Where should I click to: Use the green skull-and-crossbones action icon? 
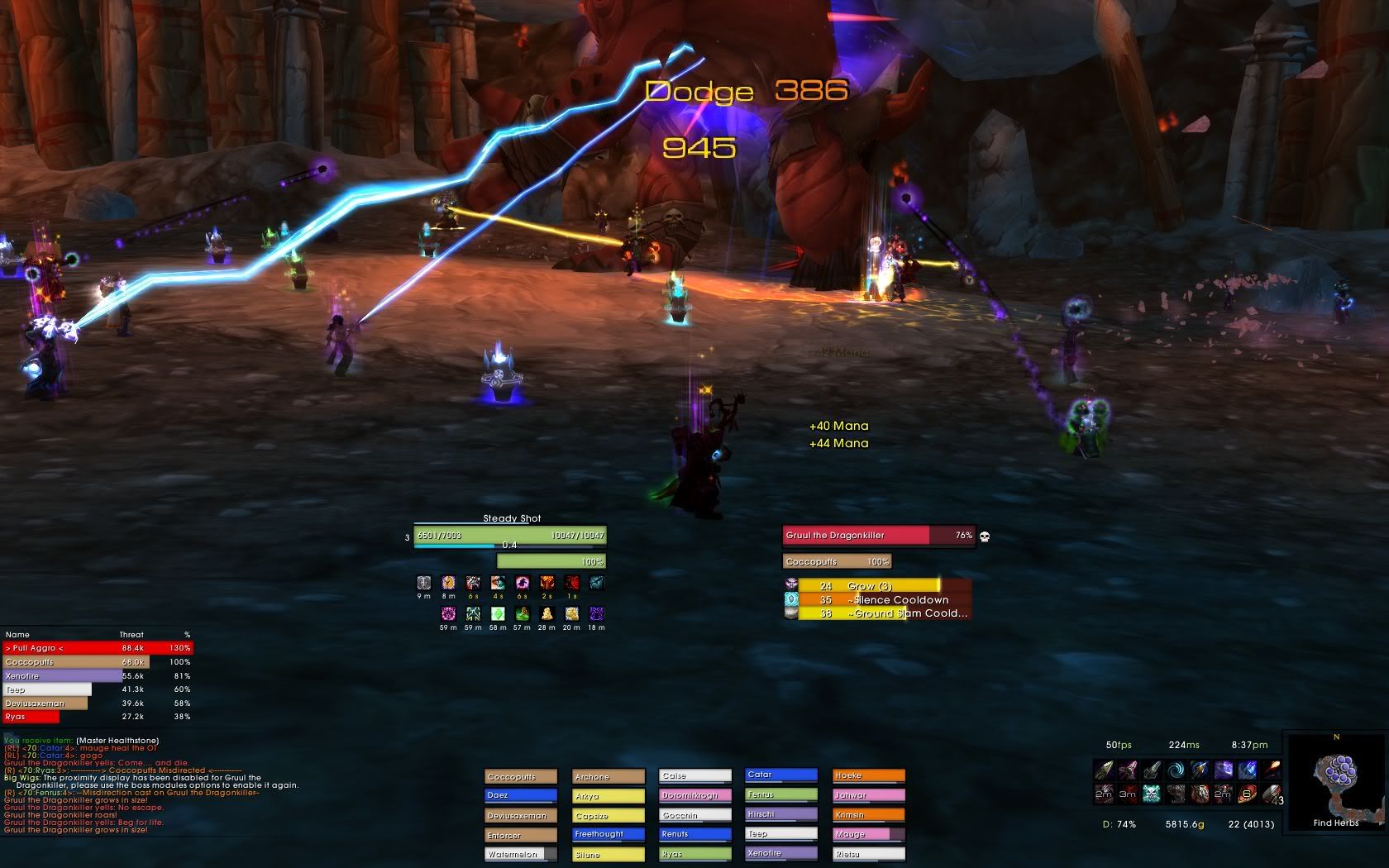click(1152, 794)
